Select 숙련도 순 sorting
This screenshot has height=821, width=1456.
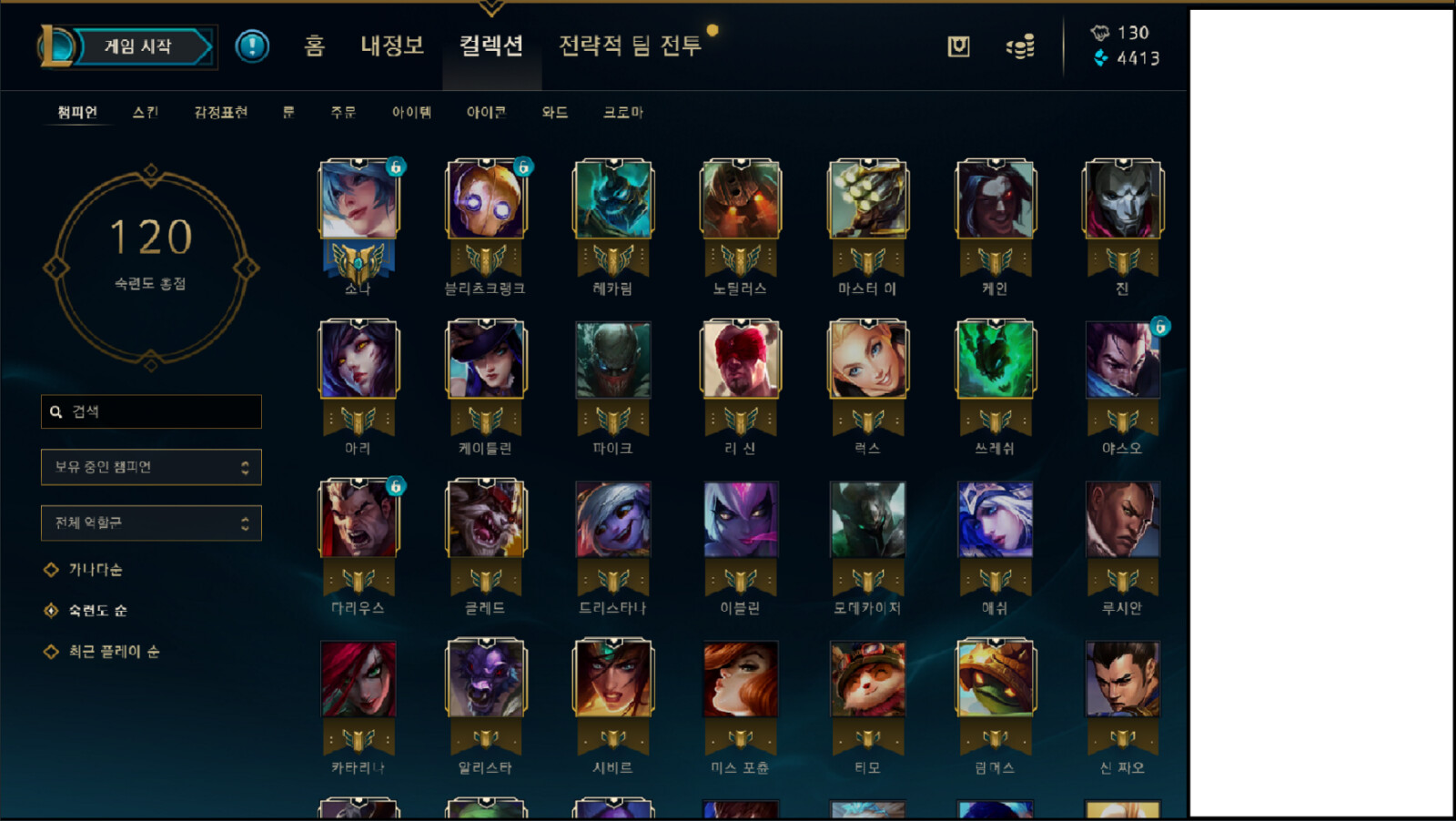(96, 610)
